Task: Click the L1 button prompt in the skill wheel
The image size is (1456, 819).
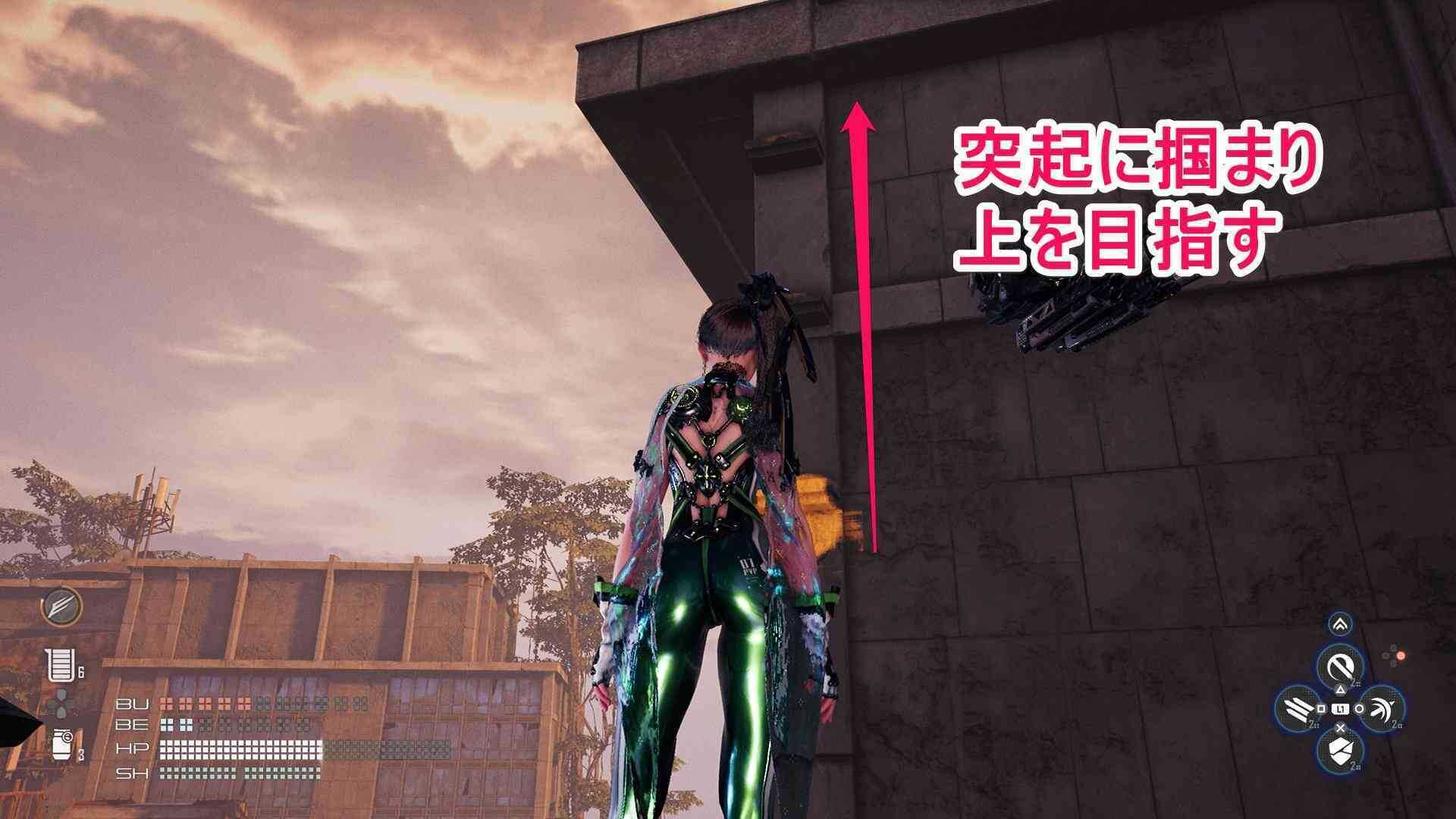Action: click(x=1341, y=708)
